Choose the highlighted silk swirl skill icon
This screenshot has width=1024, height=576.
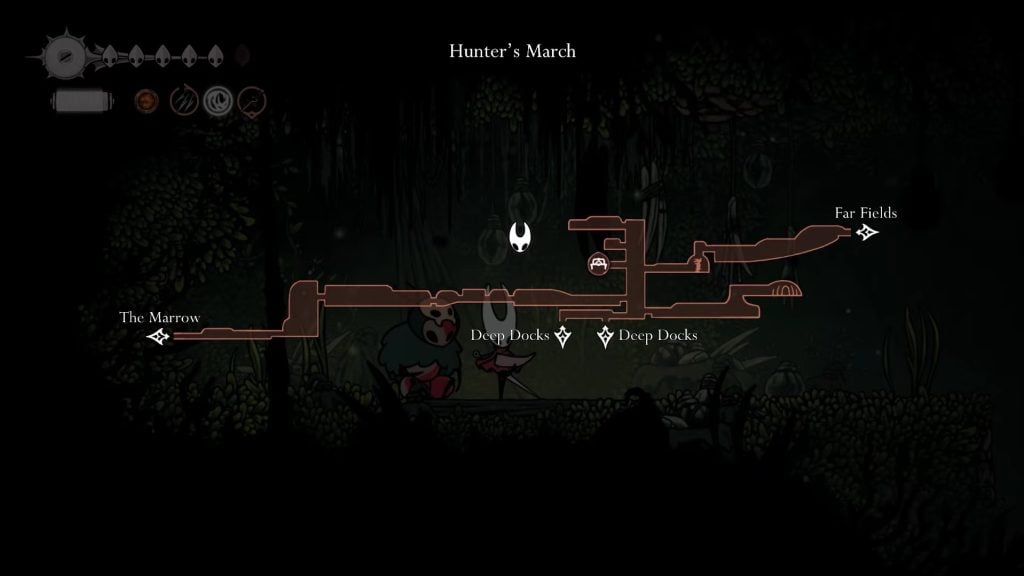click(218, 100)
